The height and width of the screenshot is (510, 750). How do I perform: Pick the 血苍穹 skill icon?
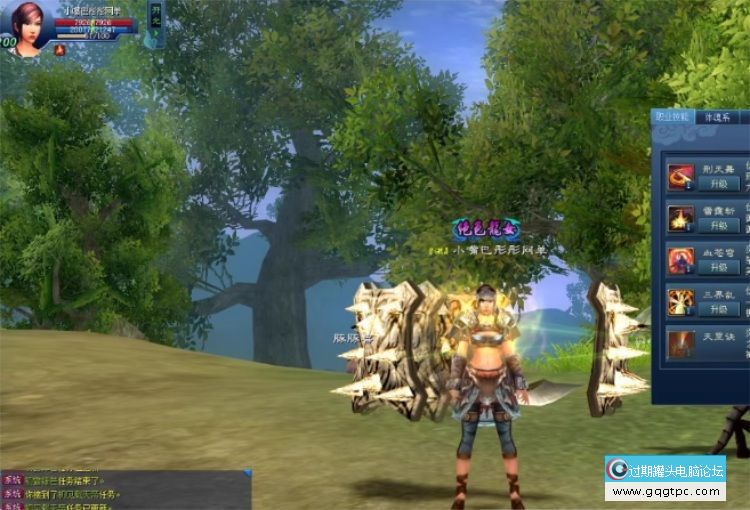pos(681,260)
